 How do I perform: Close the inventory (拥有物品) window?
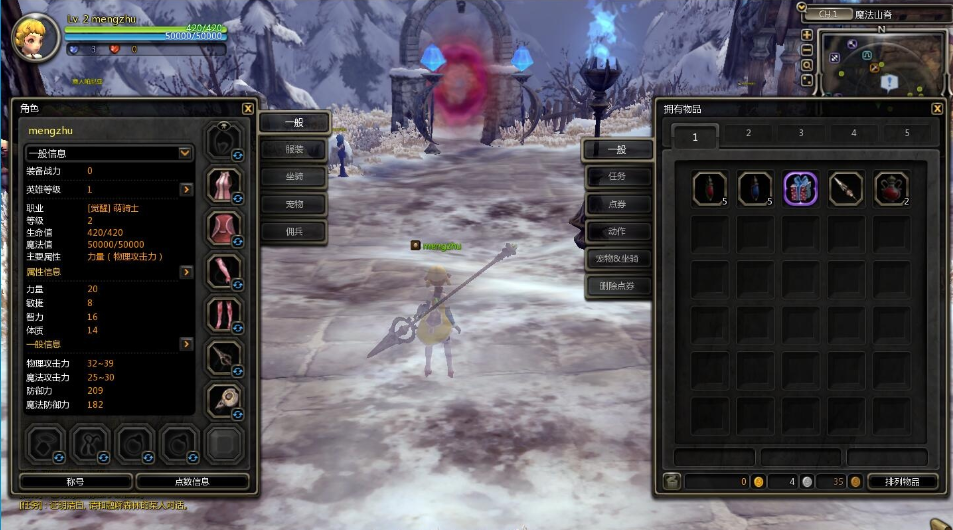pos(937,108)
